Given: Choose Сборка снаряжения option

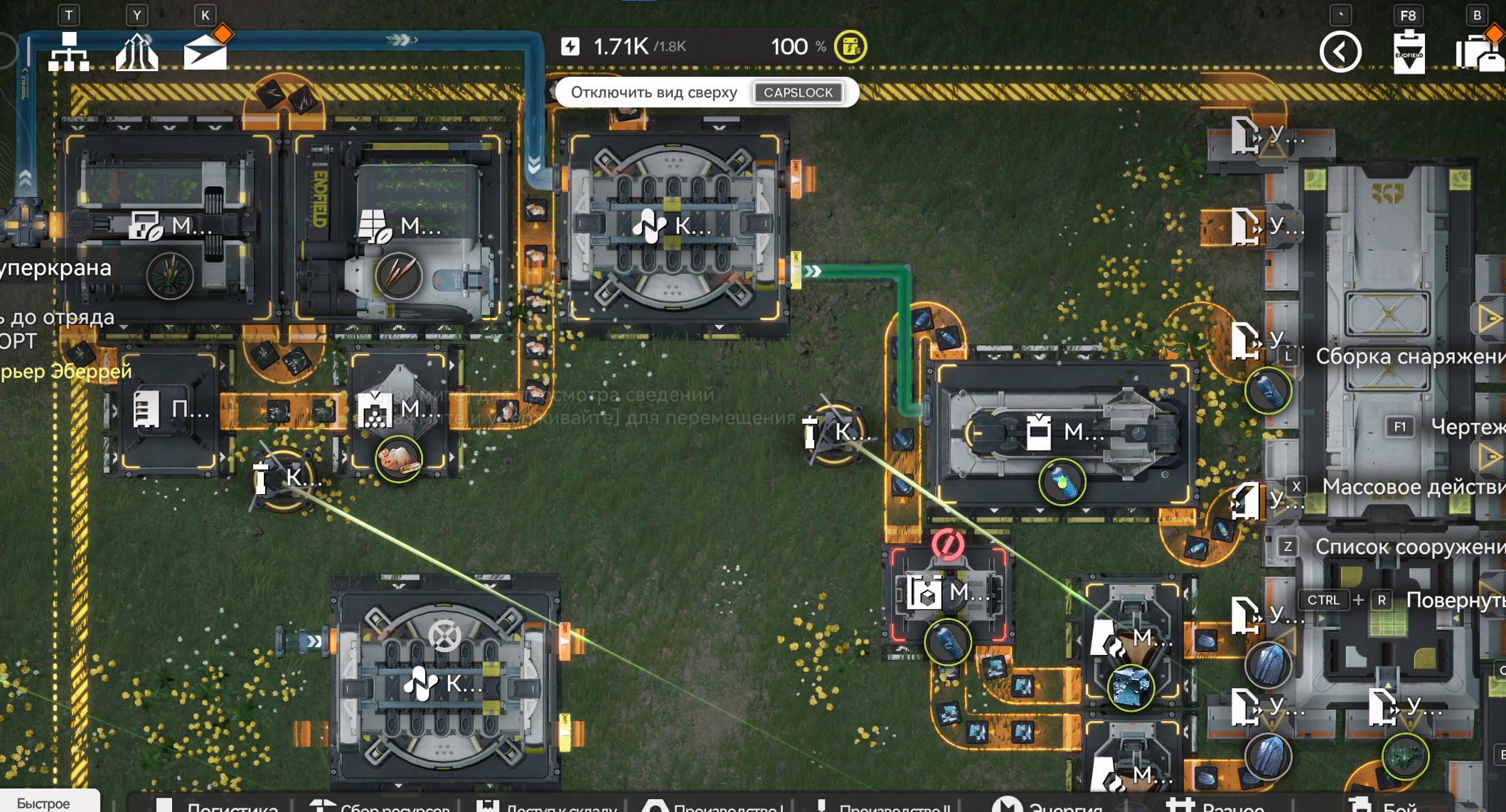Looking at the screenshot, I should click(1408, 356).
